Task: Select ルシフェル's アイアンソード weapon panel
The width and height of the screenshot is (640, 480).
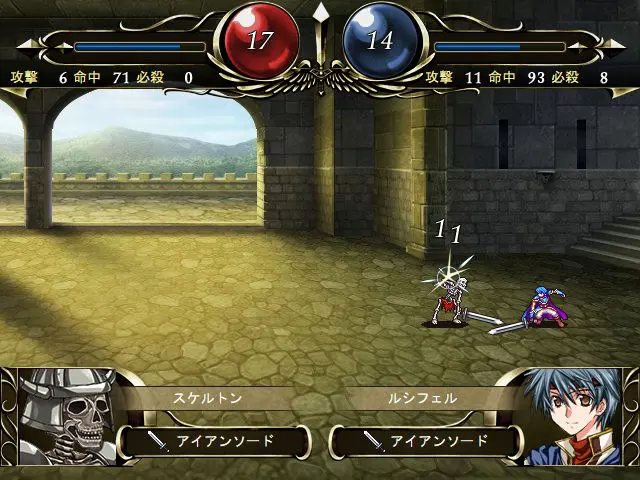Action: [x=426, y=441]
